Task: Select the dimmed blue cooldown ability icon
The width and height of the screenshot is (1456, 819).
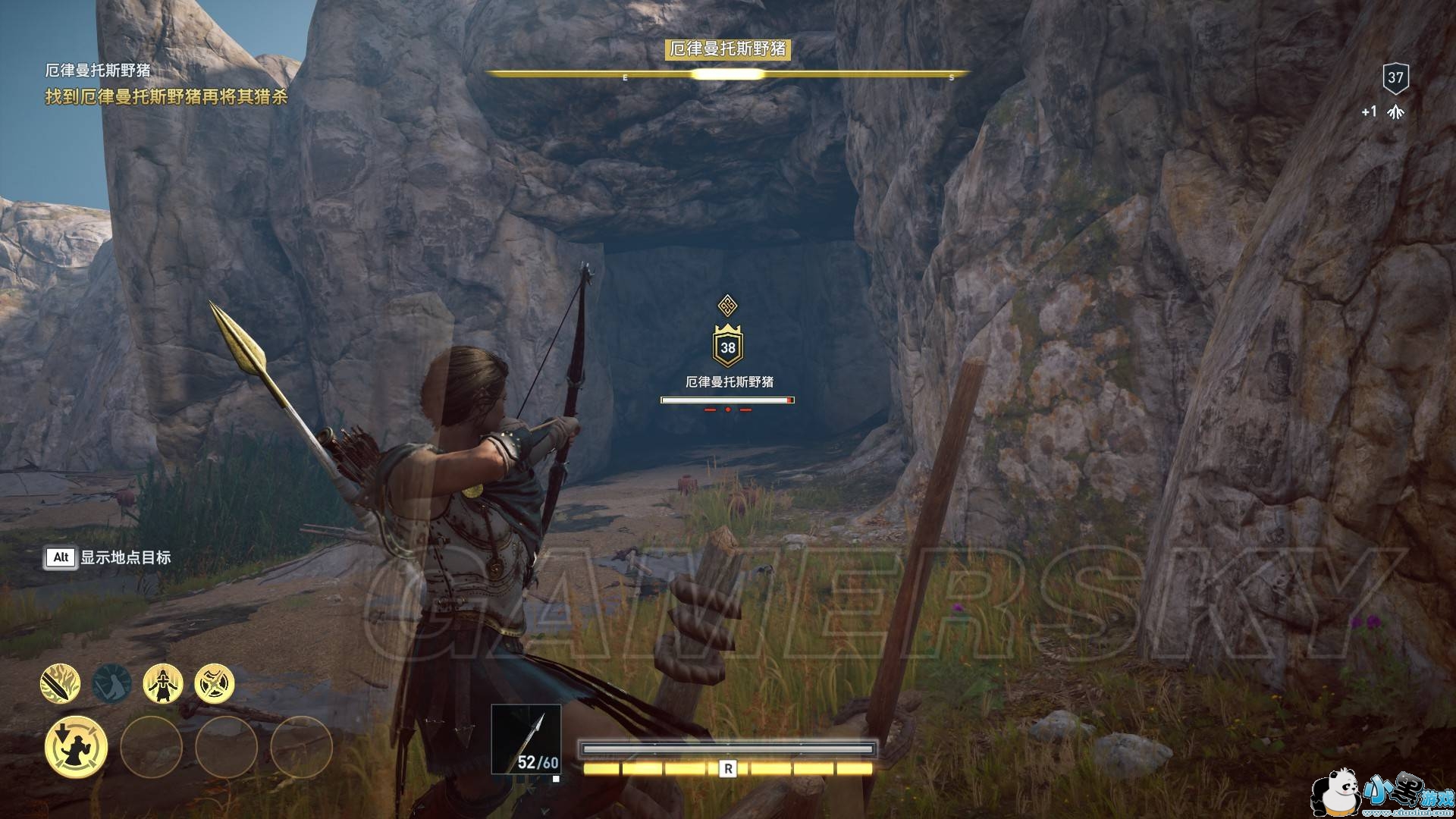Action: [x=111, y=683]
